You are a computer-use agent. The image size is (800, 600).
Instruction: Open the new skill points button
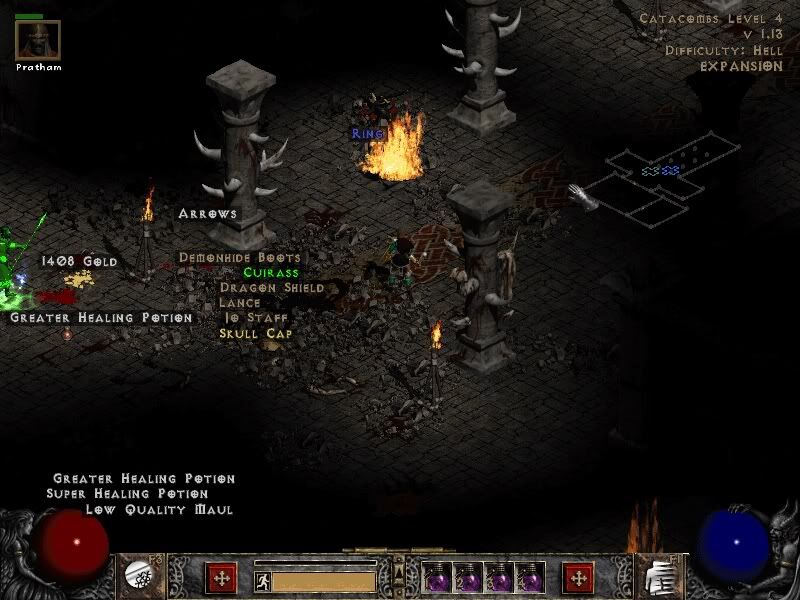578,577
